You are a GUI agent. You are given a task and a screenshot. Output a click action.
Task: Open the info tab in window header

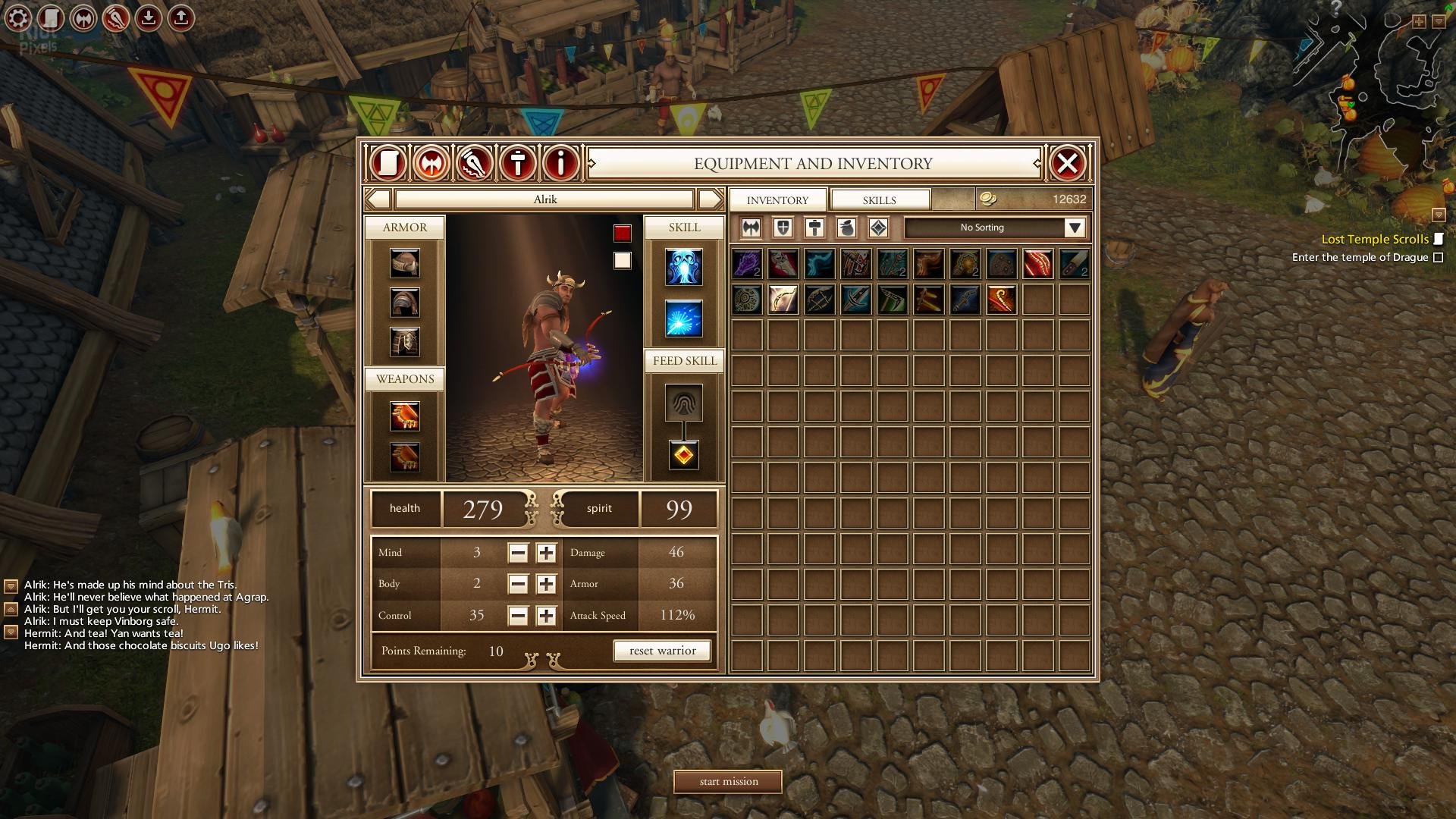coord(561,163)
